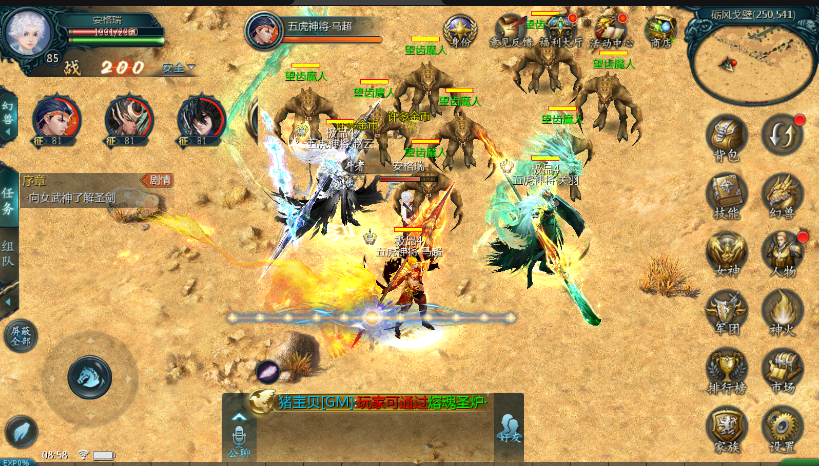The height and width of the screenshot is (466, 819).
Task: Click the circular arrows swap button
Action: coord(781,134)
